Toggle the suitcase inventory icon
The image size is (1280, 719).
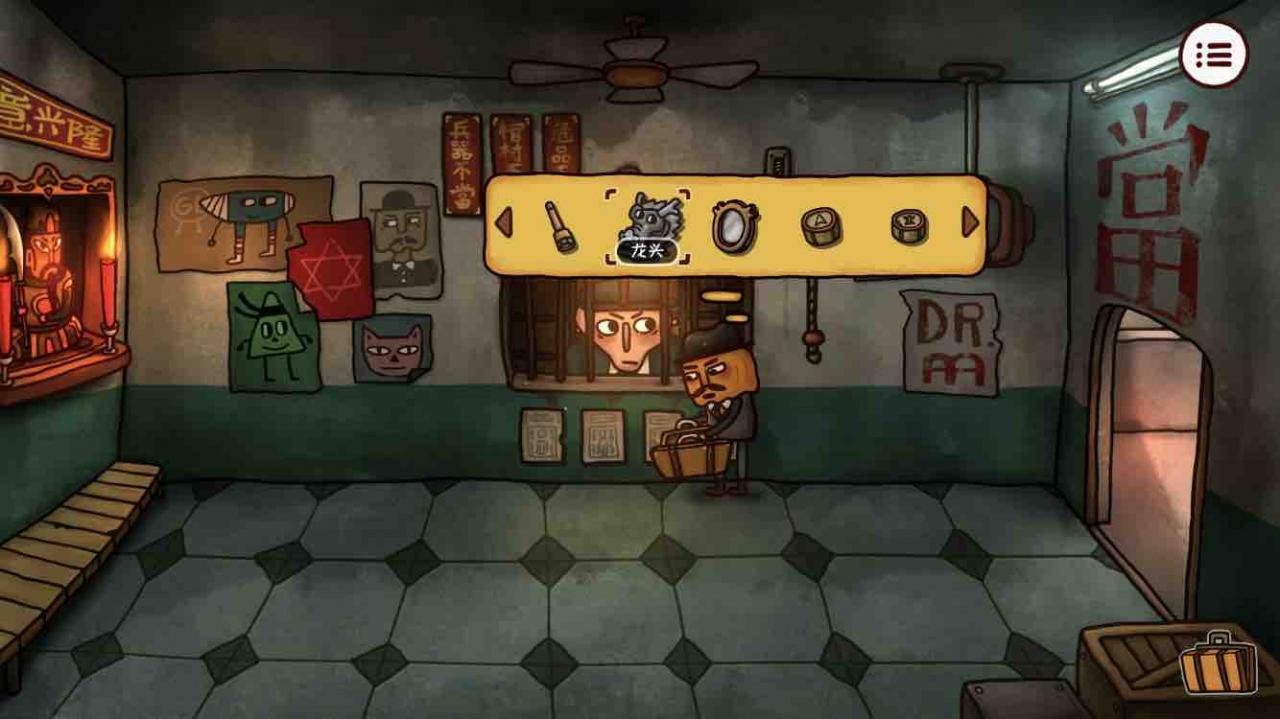pos(1218,662)
